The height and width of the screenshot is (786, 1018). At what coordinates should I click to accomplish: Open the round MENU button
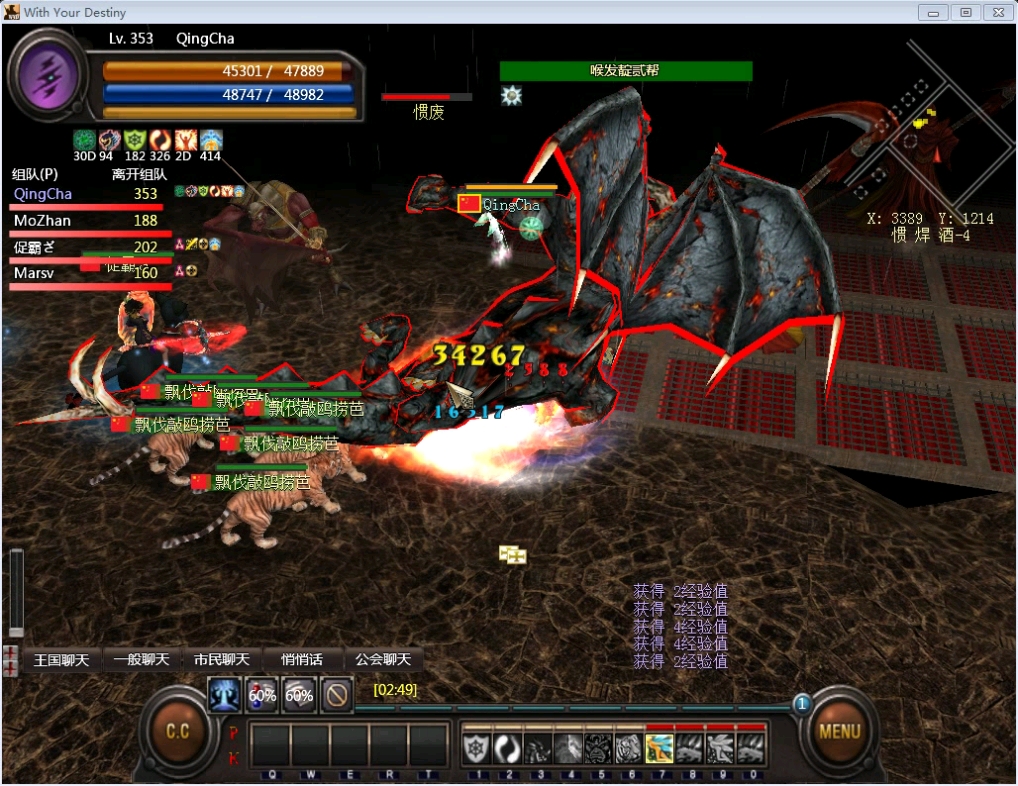(x=839, y=731)
